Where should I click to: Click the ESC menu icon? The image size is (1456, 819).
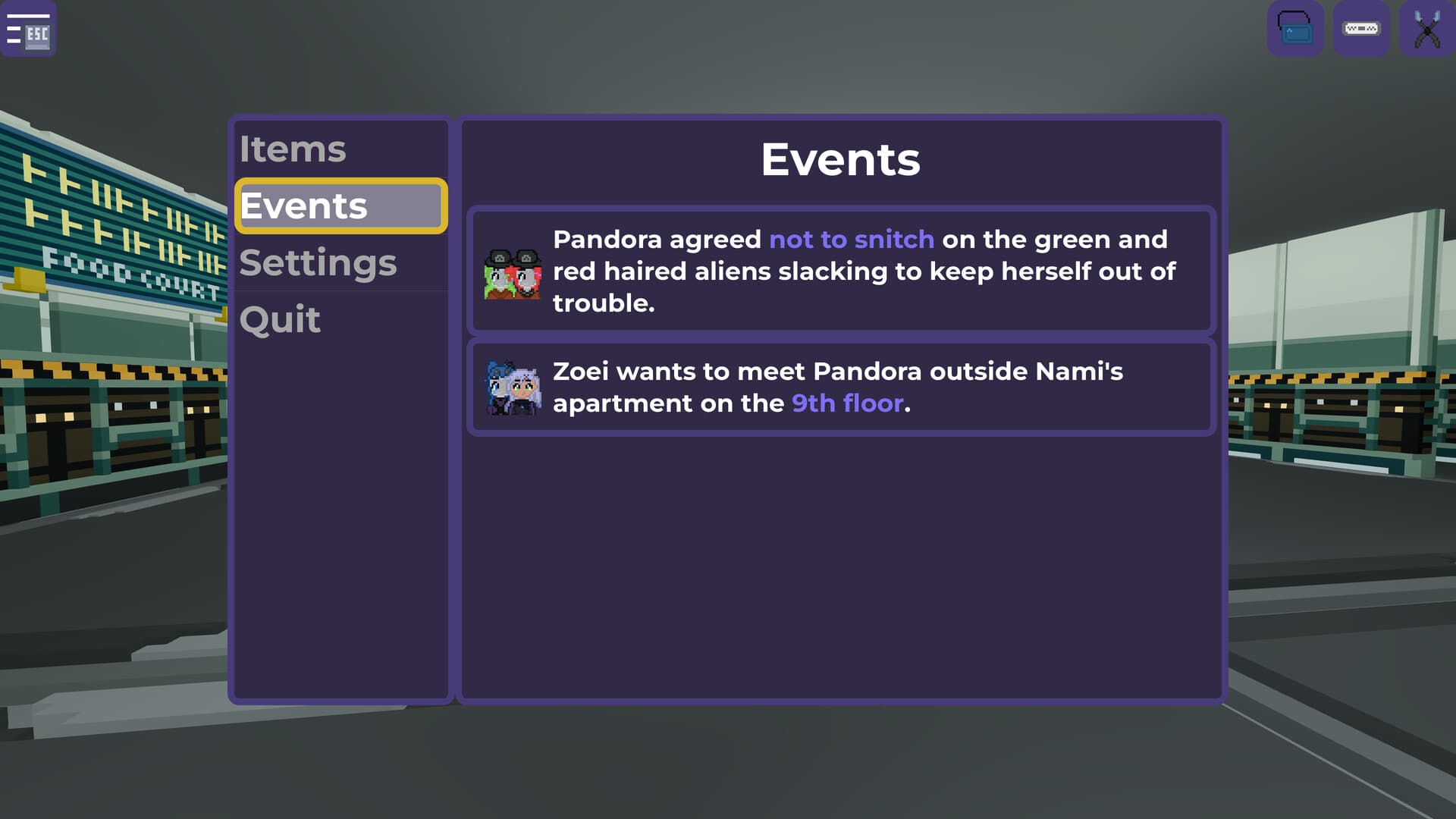[29, 29]
